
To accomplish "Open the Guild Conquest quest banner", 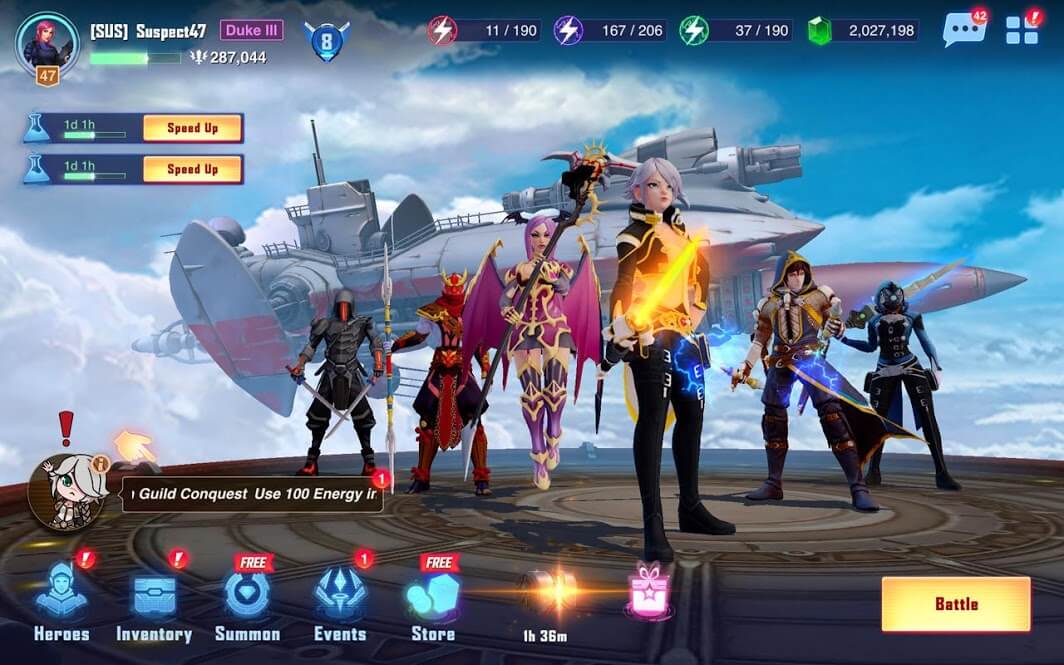I will pyautogui.click(x=252, y=494).
